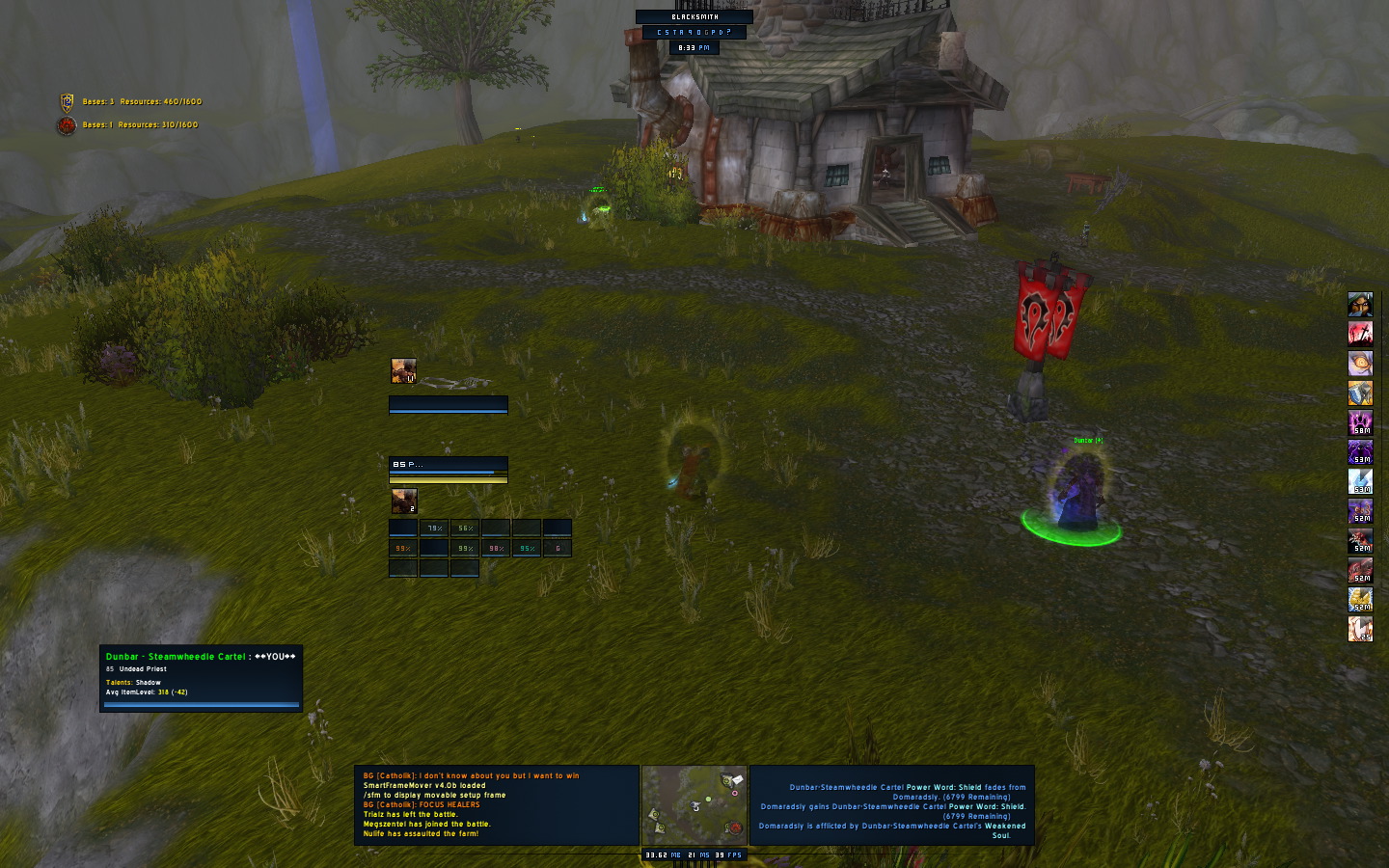Select the combat log panel
The image size is (1389, 868).
[891, 805]
